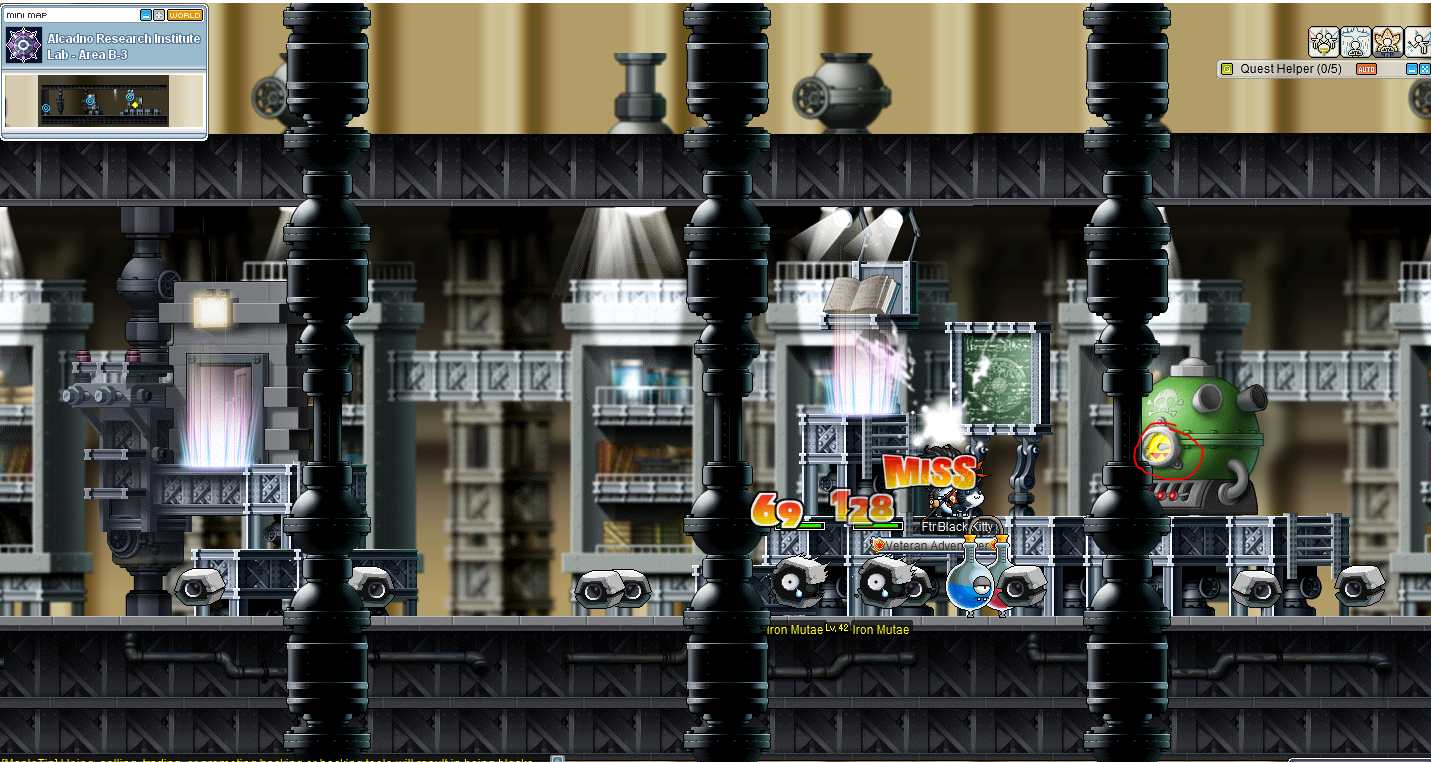Minimize the Quest Helper panel
The width and height of the screenshot is (1431, 762).
[x=1412, y=69]
